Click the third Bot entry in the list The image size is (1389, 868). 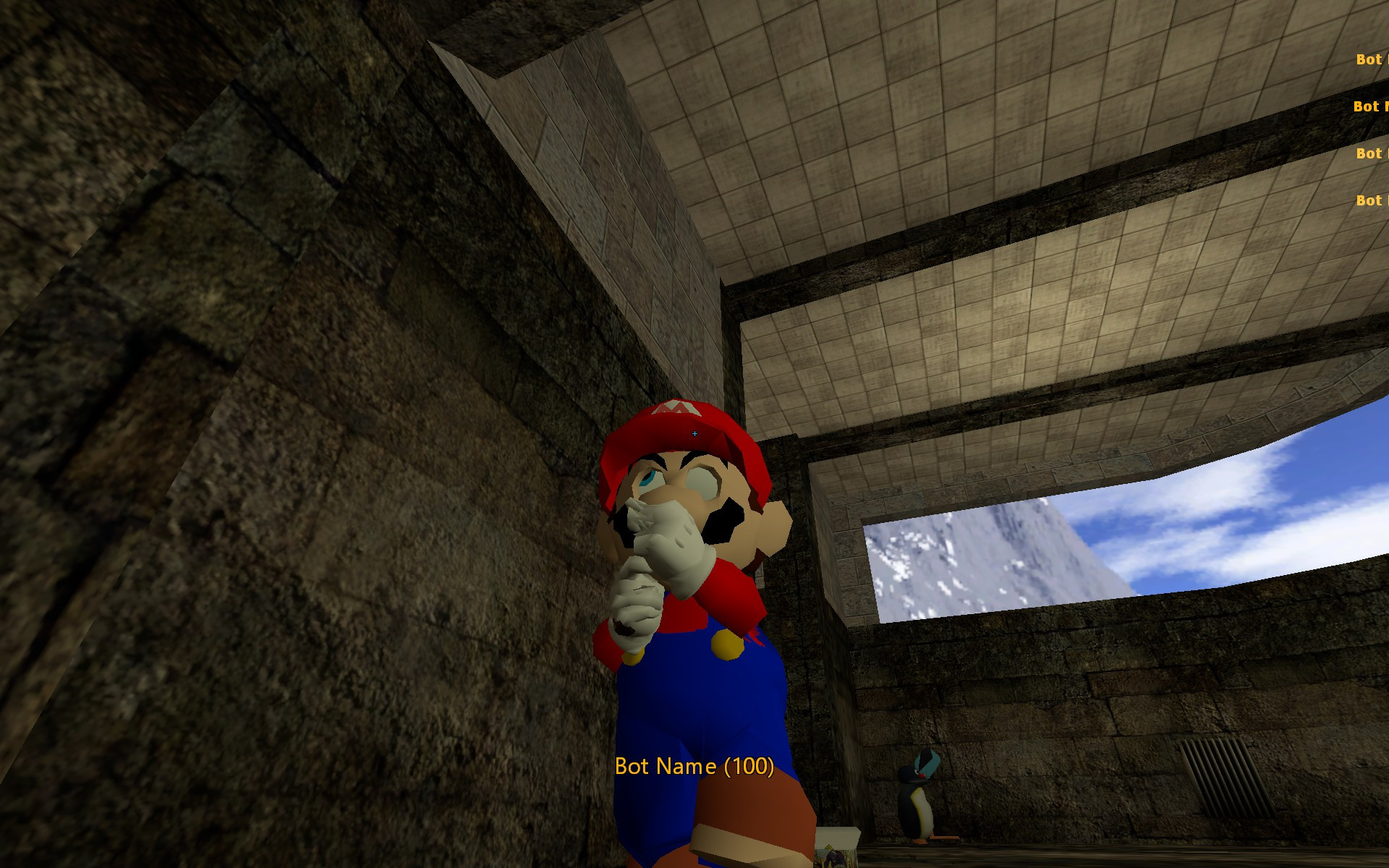(1371, 153)
